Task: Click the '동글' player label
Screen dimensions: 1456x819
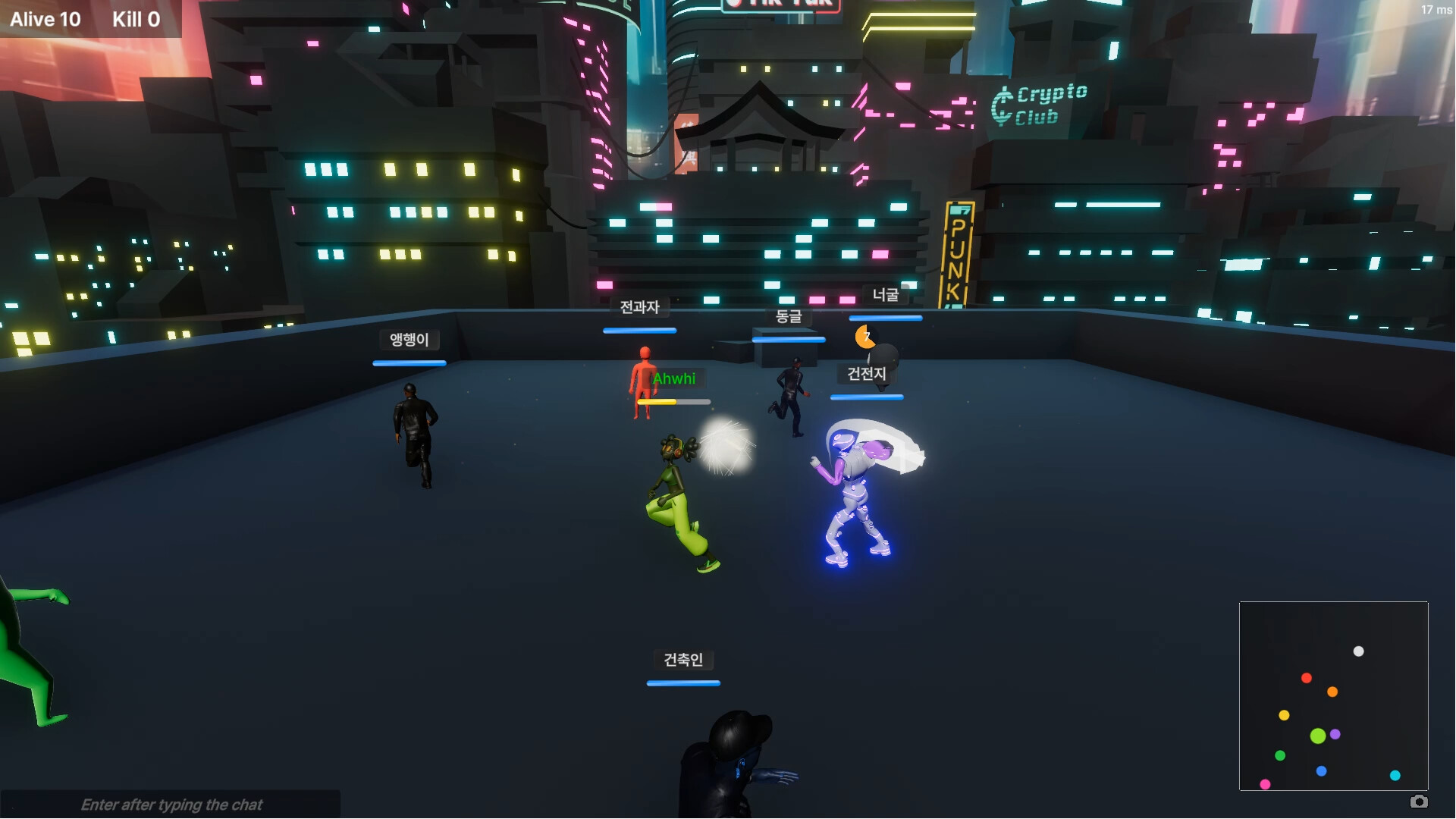Action: coord(788,318)
